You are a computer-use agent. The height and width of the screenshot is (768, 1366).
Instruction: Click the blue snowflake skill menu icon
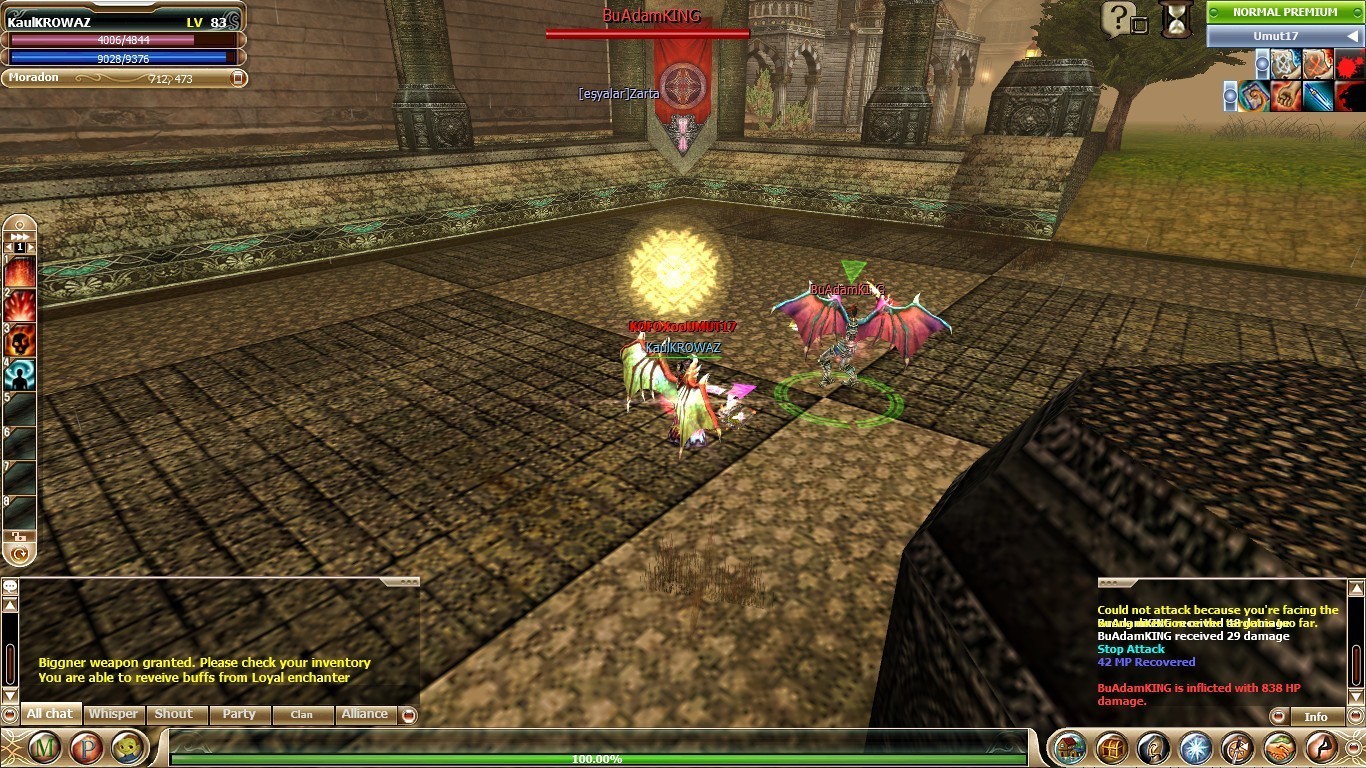[x=1195, y=748]
